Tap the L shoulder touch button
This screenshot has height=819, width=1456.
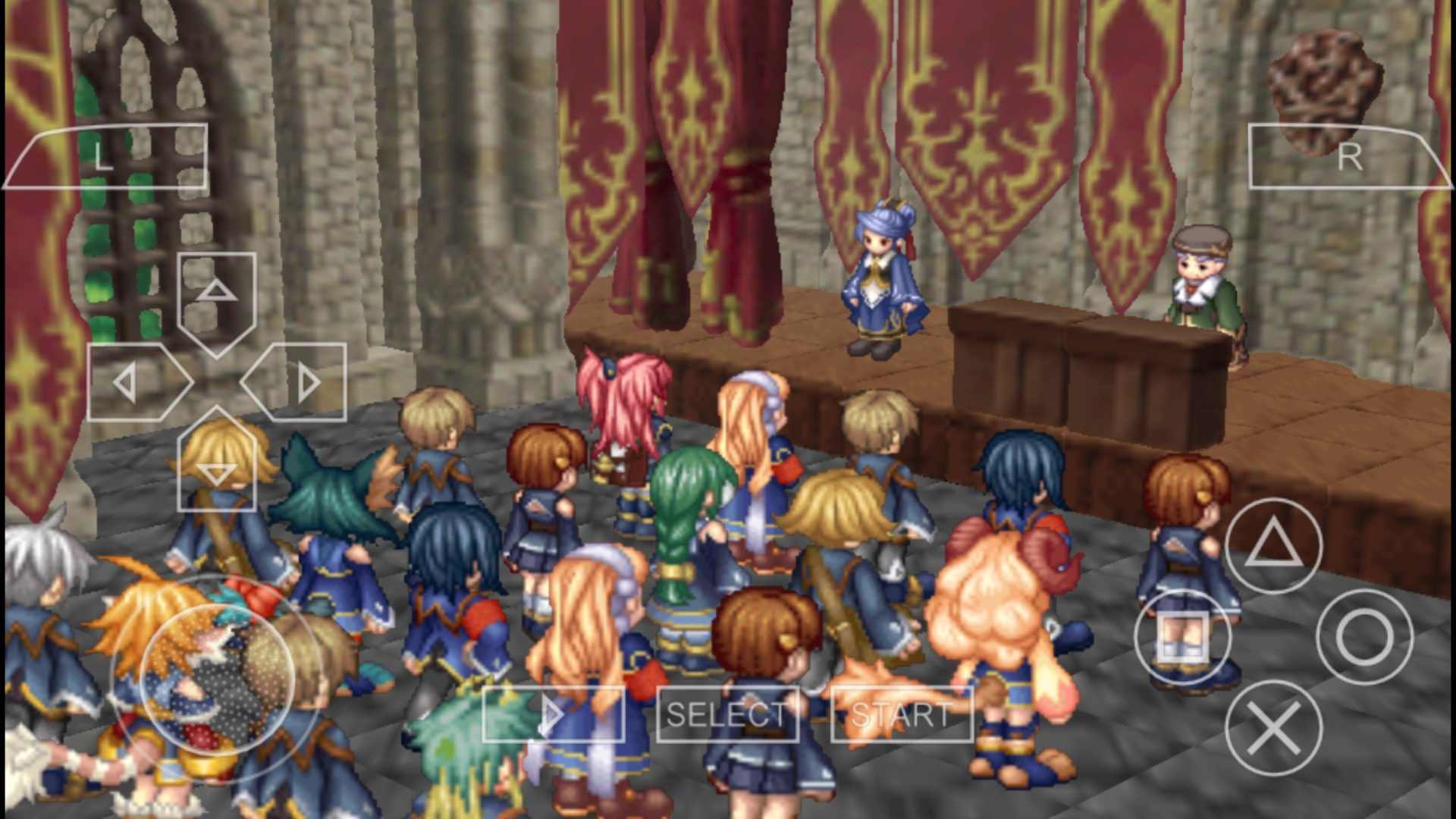[106, 157]
